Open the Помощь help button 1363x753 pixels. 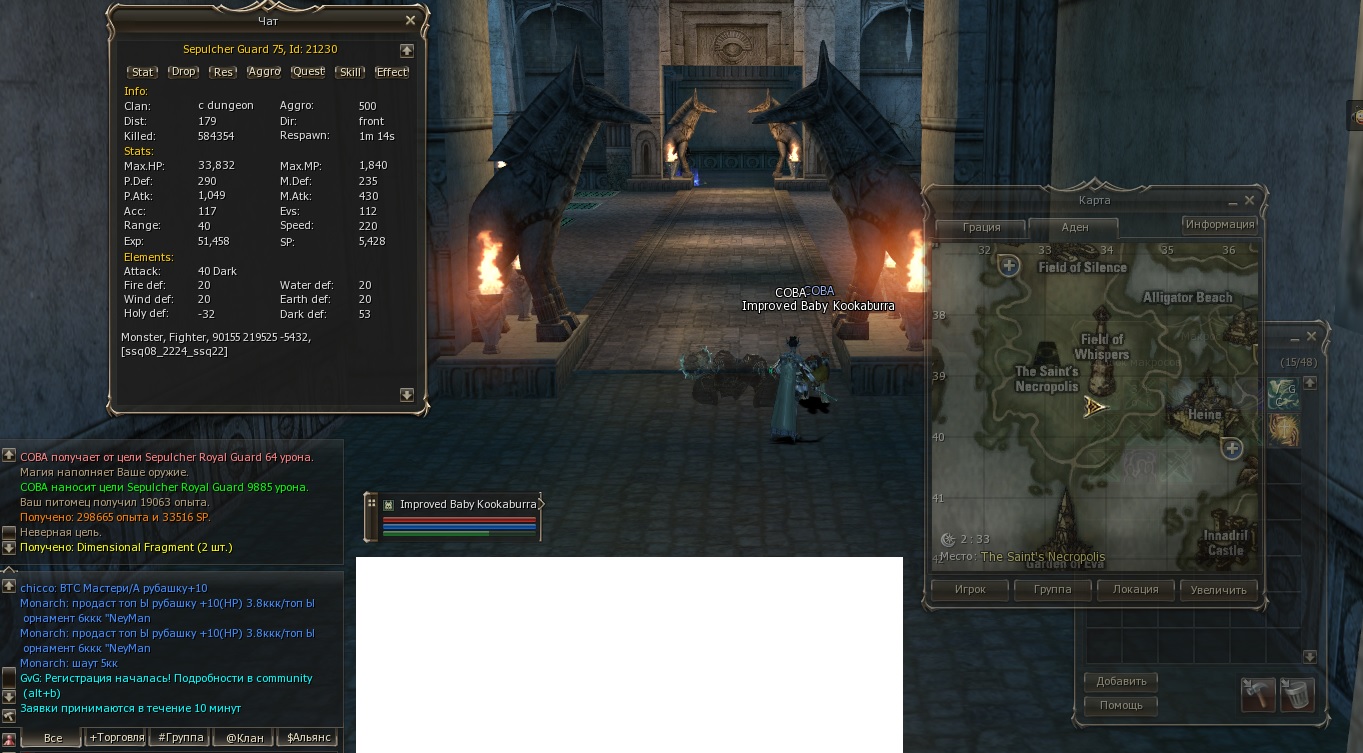tap(1121, 705)
